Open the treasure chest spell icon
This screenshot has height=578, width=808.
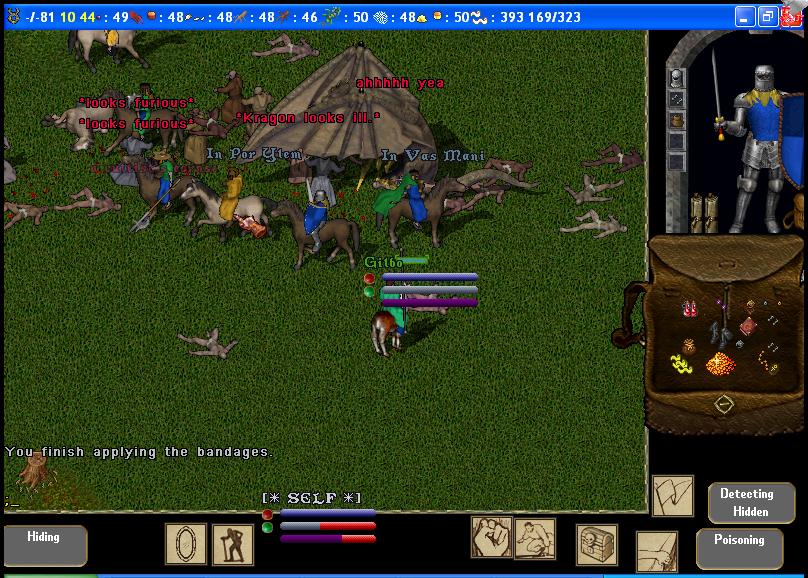[x=597, y=544]
